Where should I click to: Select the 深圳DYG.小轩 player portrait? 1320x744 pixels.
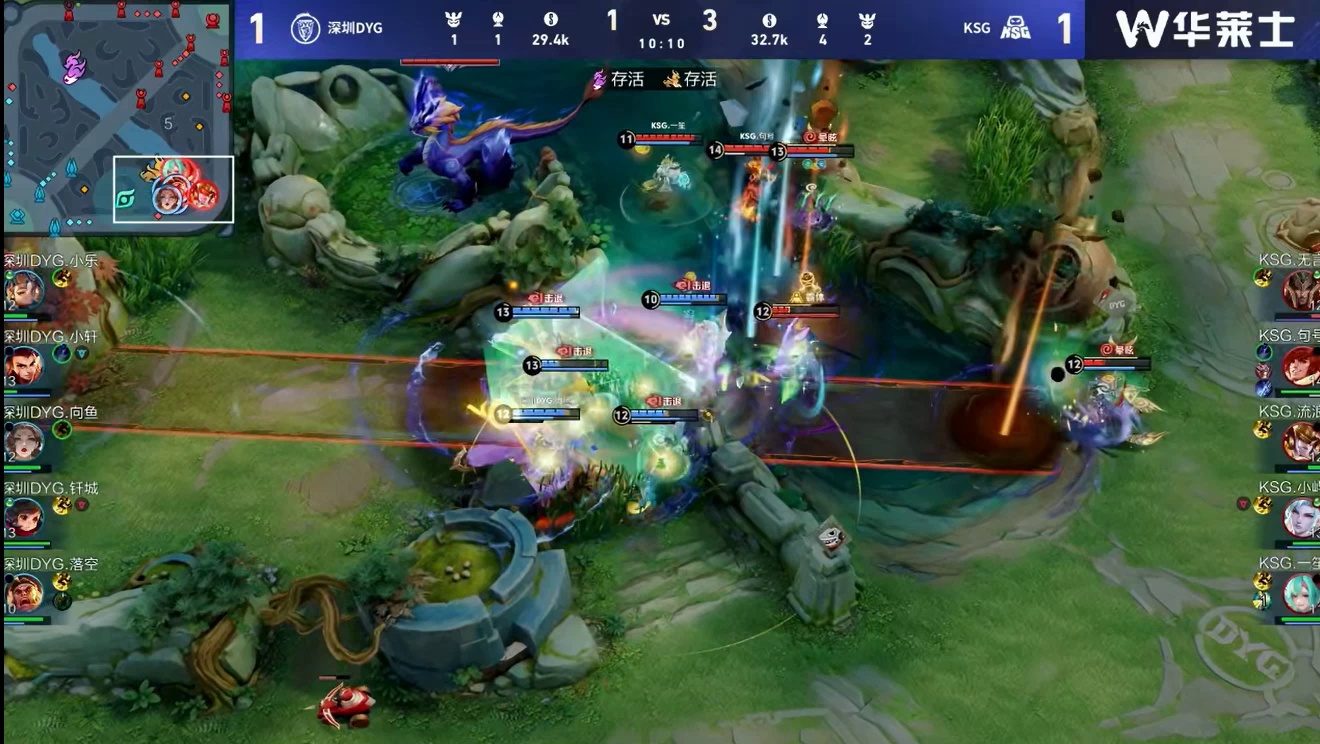(24, 367)
